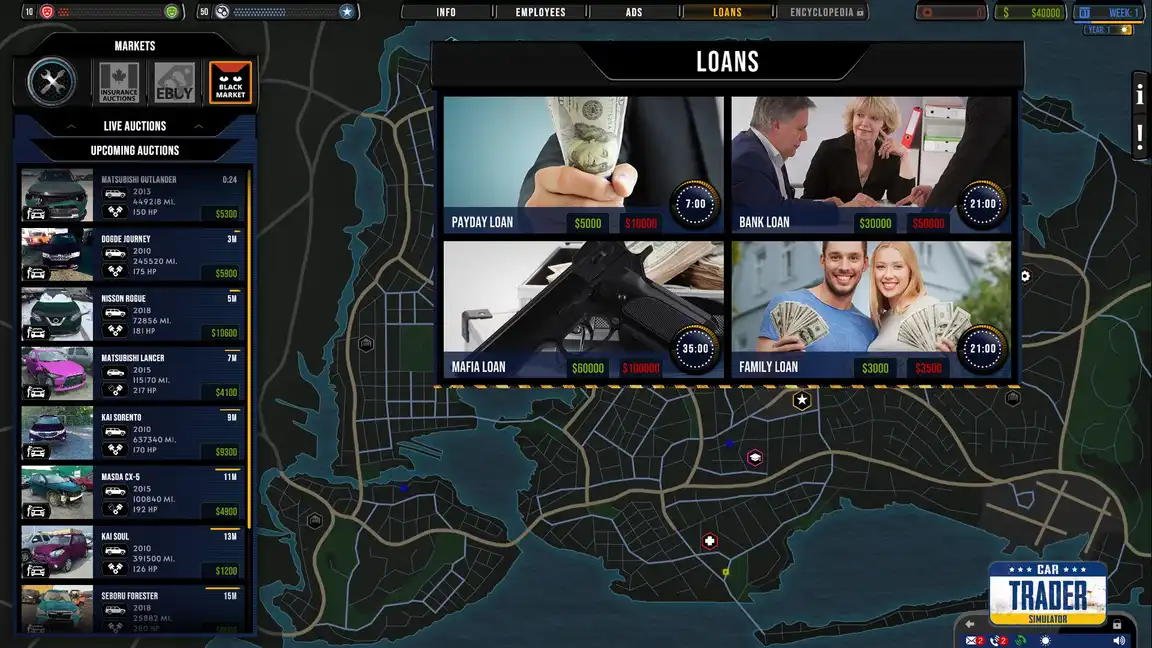Switch to the Employees tab
Viewport: 1152px width, 648px height.
pyautogui.click(x=540, y=12)
